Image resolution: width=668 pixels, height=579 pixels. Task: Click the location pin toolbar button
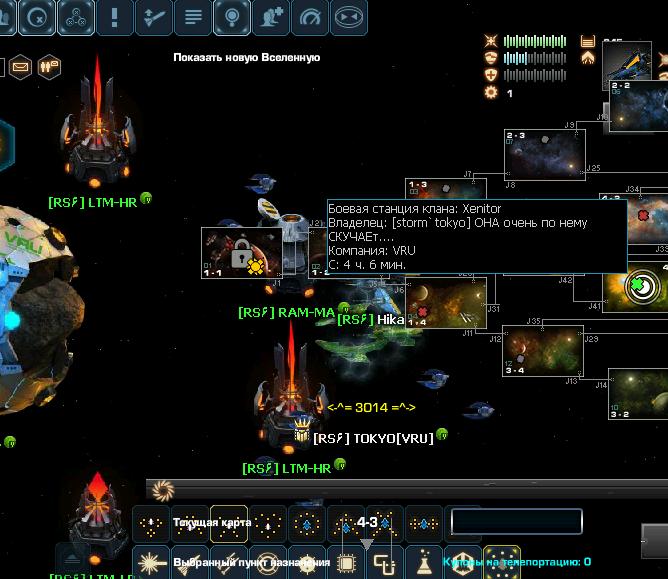[232, 17]
